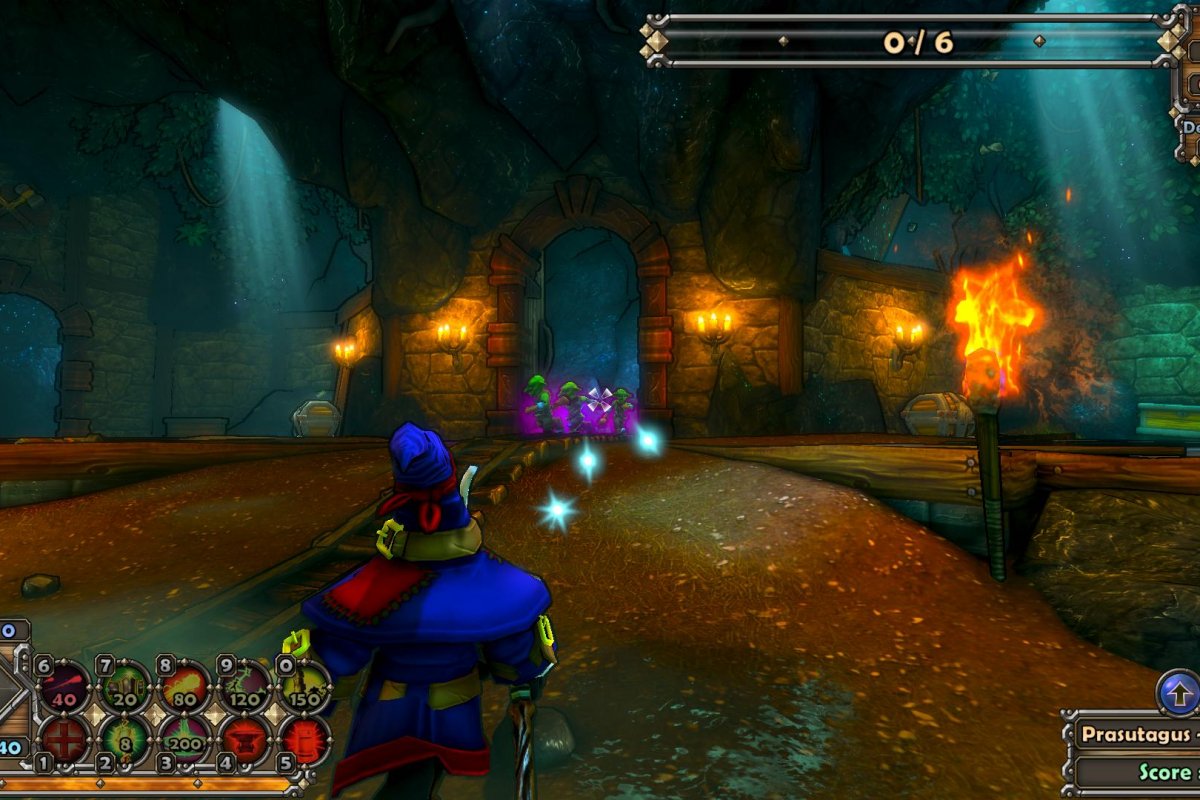
Task: Select the magic missile tower costing 40
Action: [x=64, y=687]
